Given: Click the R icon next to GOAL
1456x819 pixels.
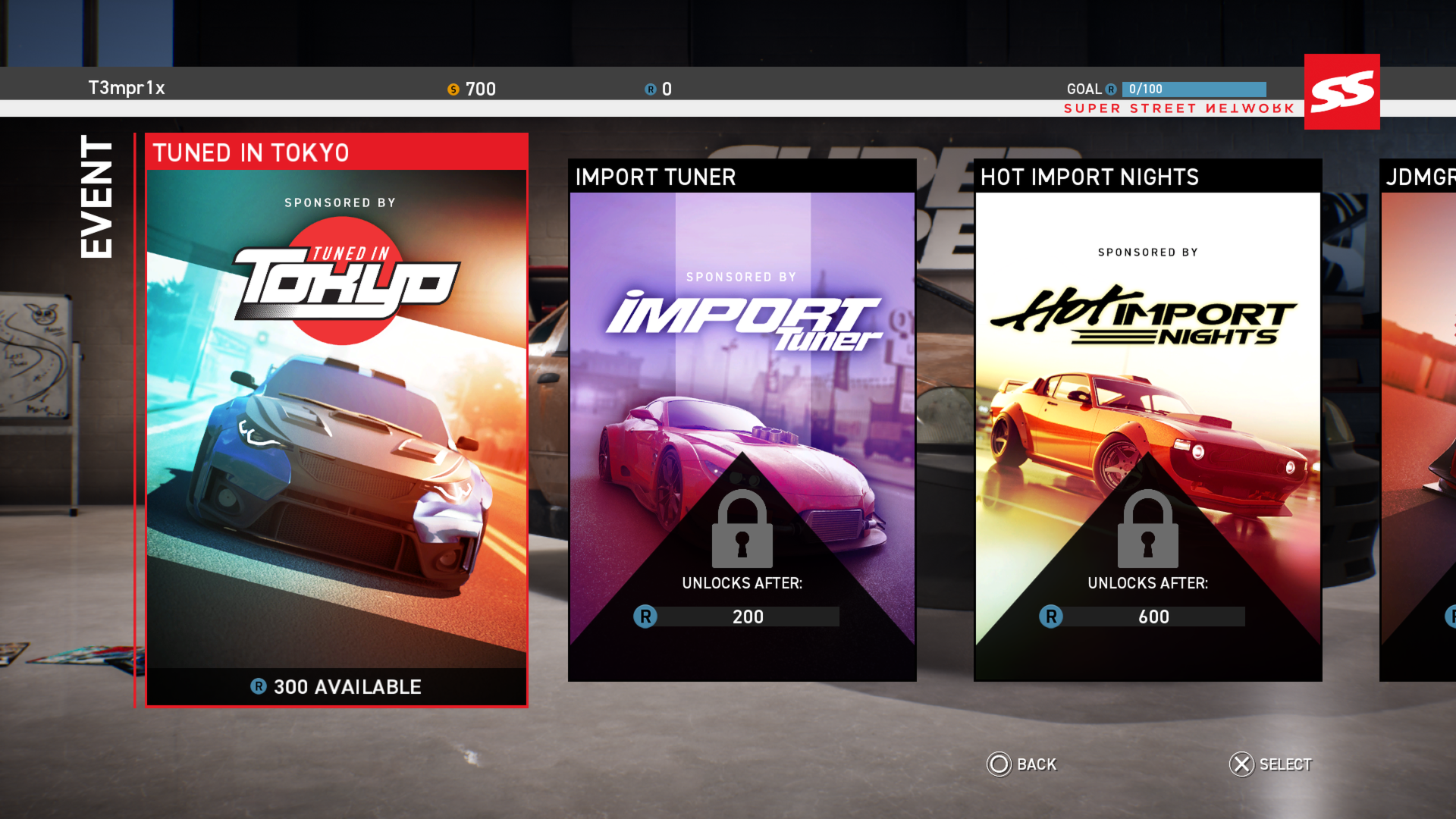Looking at the screenshot, I should pos(1111,89).
